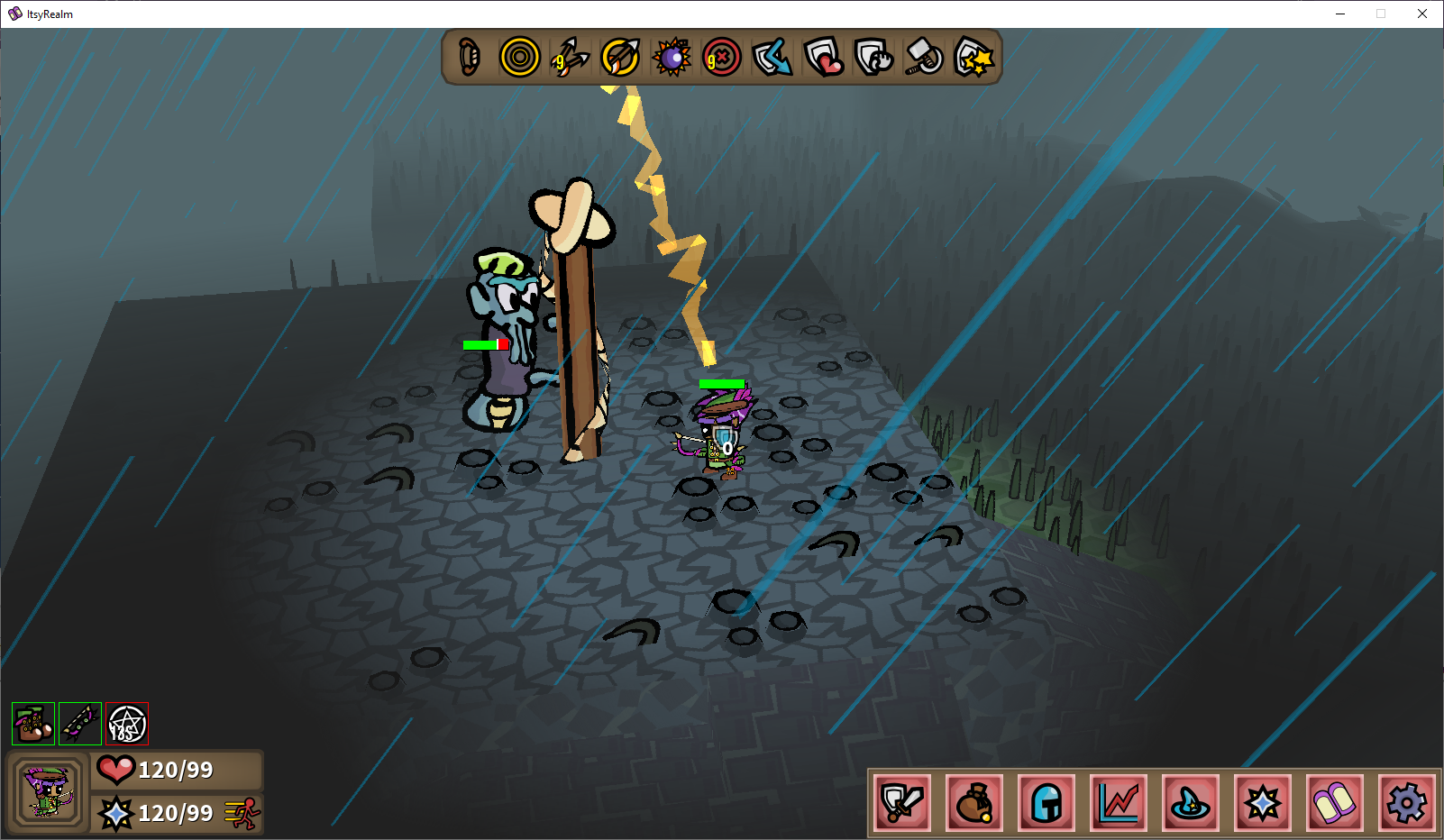The height and width of the screenshot is (840, 1444).
Task: Open the star prayers tab
Action: tap(1263, 802)
